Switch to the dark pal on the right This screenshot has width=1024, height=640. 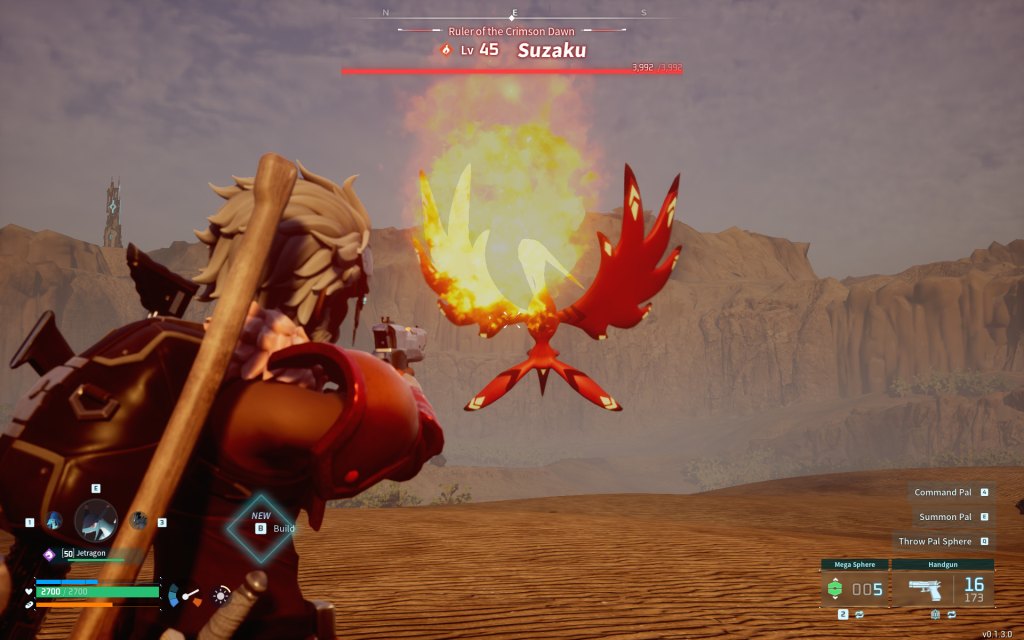[x=138, y=520]
